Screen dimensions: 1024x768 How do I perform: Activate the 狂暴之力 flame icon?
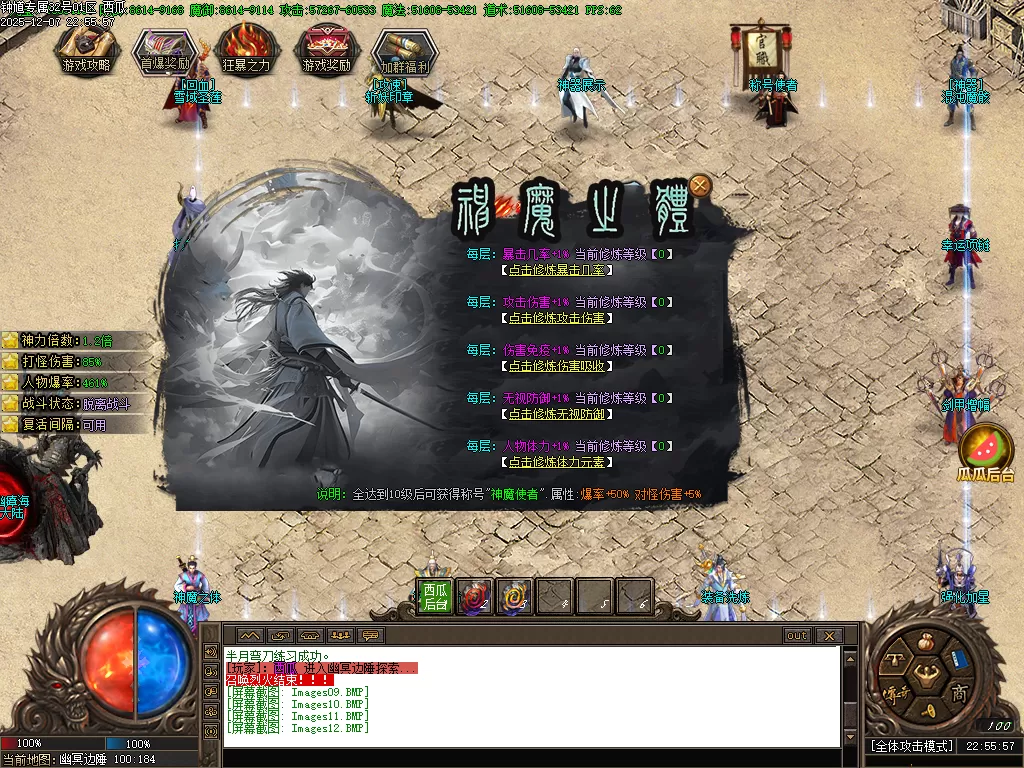pos(245,51)
